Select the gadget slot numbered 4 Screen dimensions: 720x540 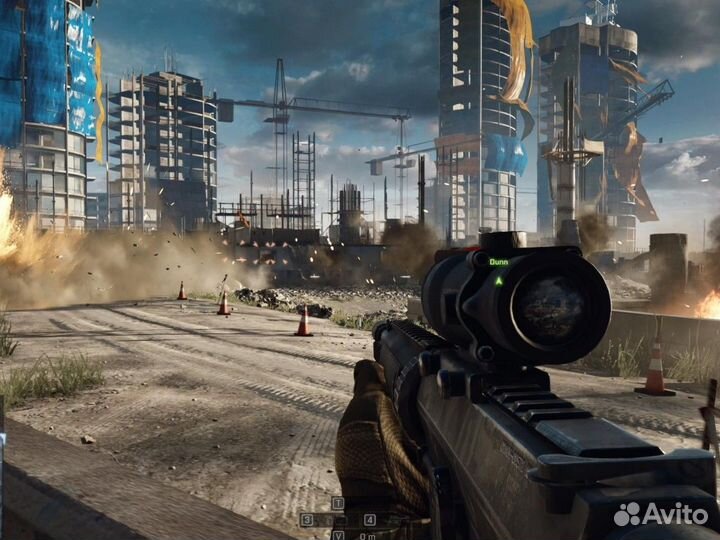370,520
